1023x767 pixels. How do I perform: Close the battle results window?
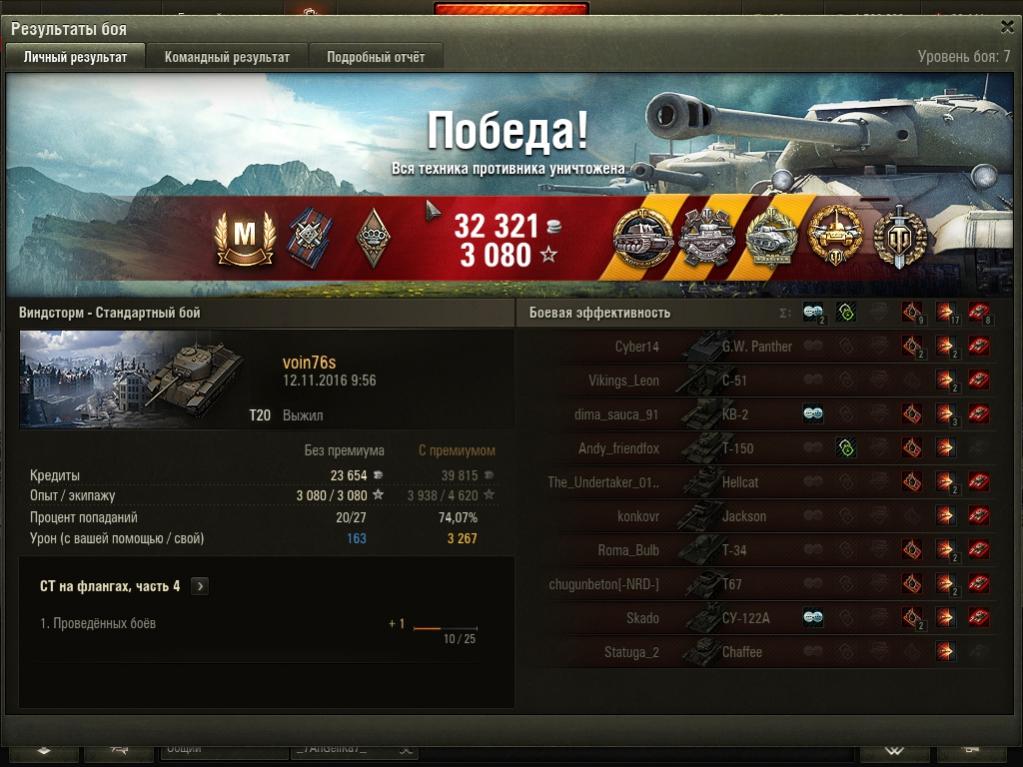click(x=1007, y=28)
